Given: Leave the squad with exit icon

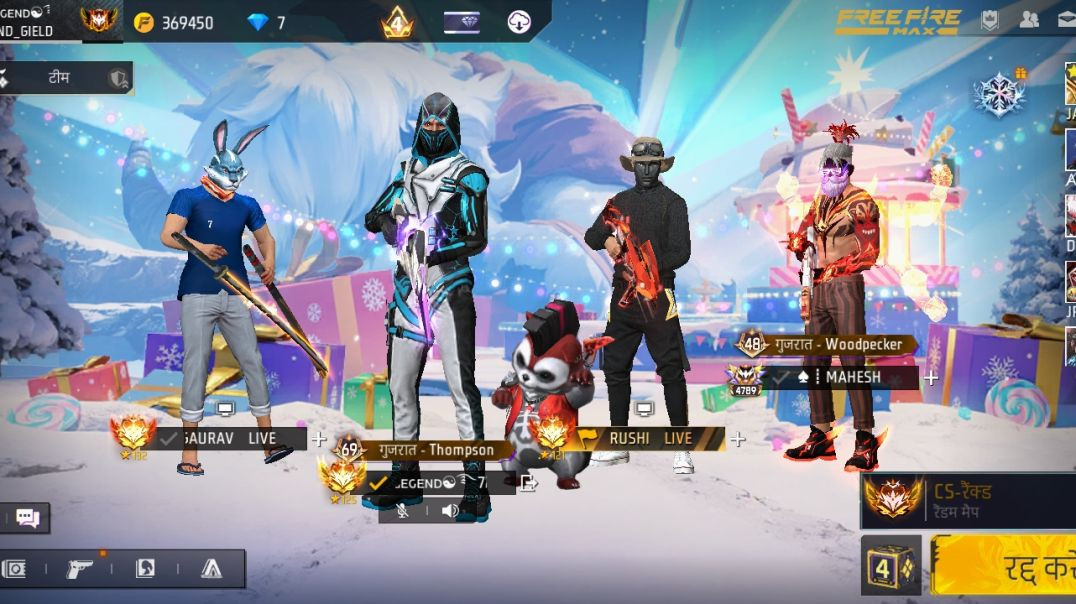Looking at the screenshot, I should click(x=529, y=483).
